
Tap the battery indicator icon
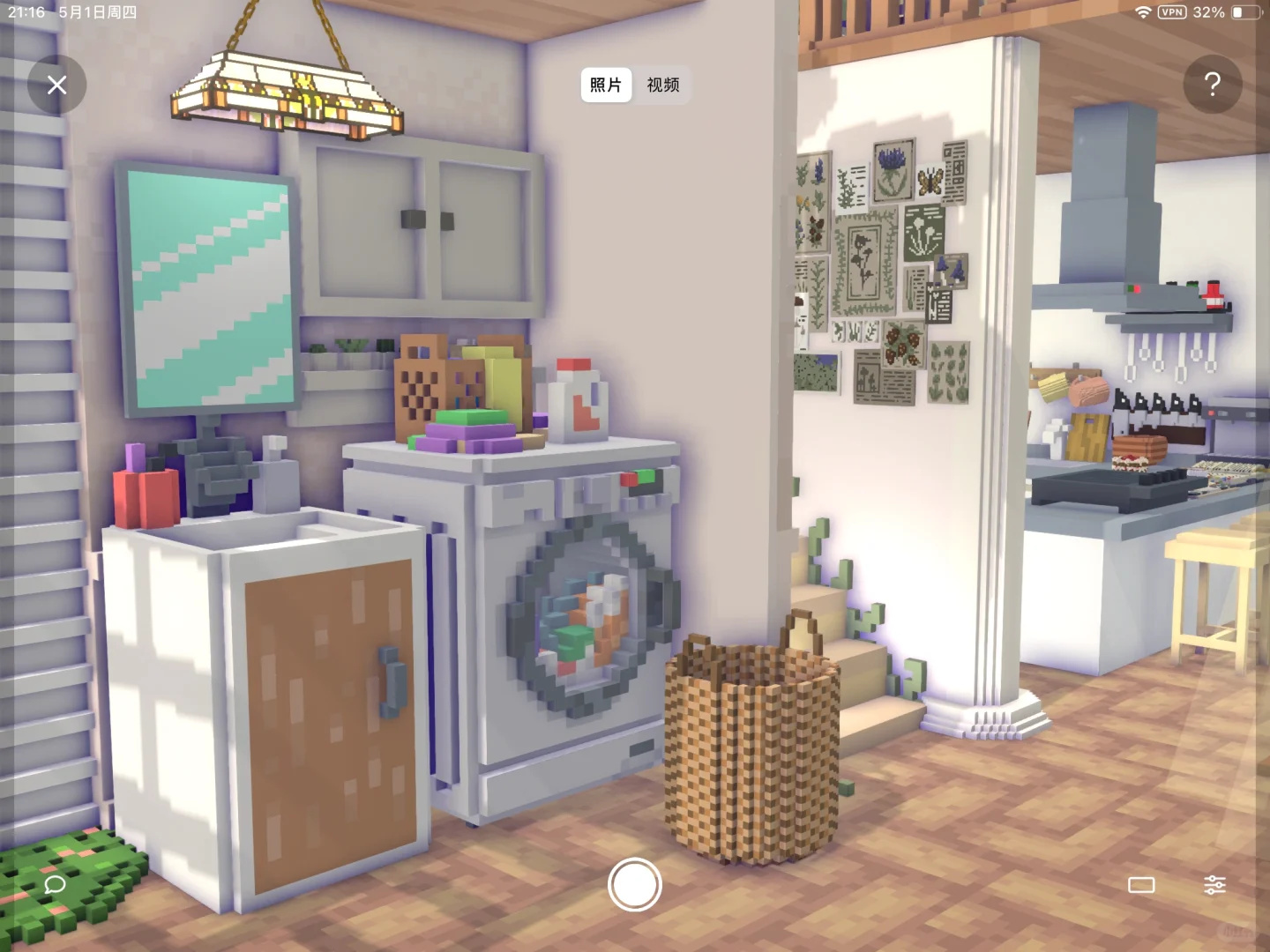click(x=1247, y=12)
